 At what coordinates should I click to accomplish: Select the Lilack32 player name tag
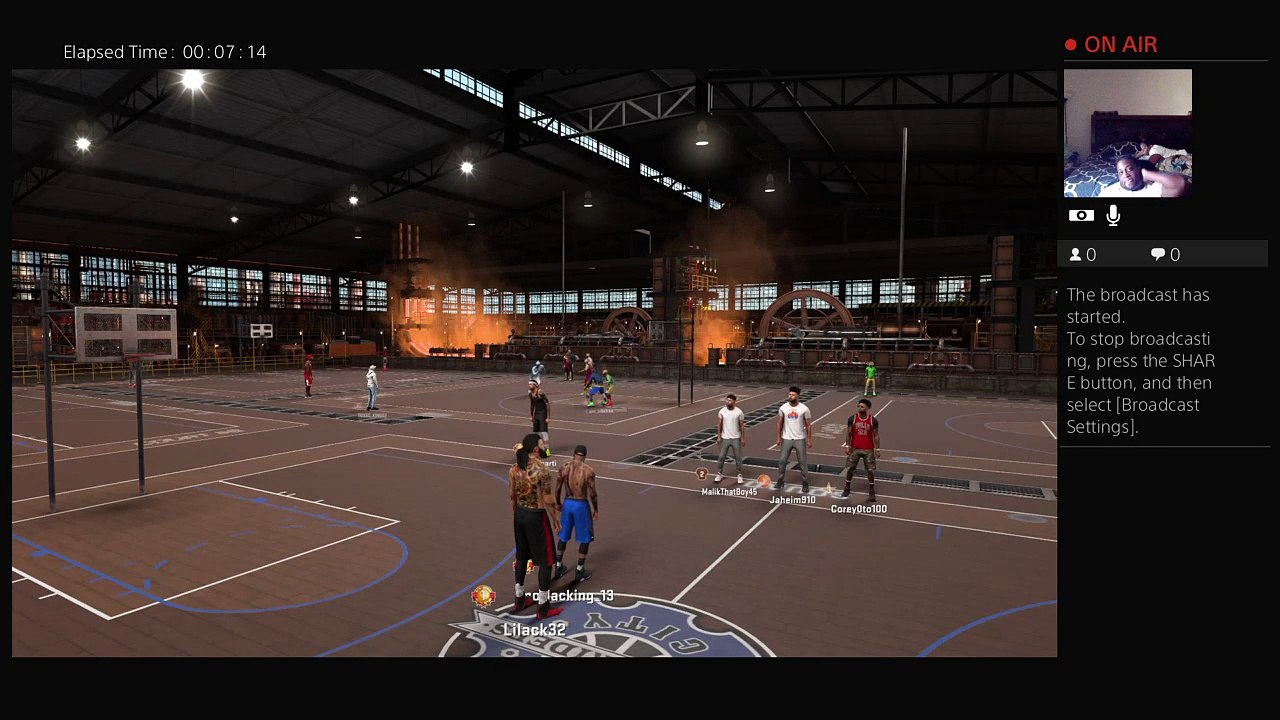(x=534, y=630)
